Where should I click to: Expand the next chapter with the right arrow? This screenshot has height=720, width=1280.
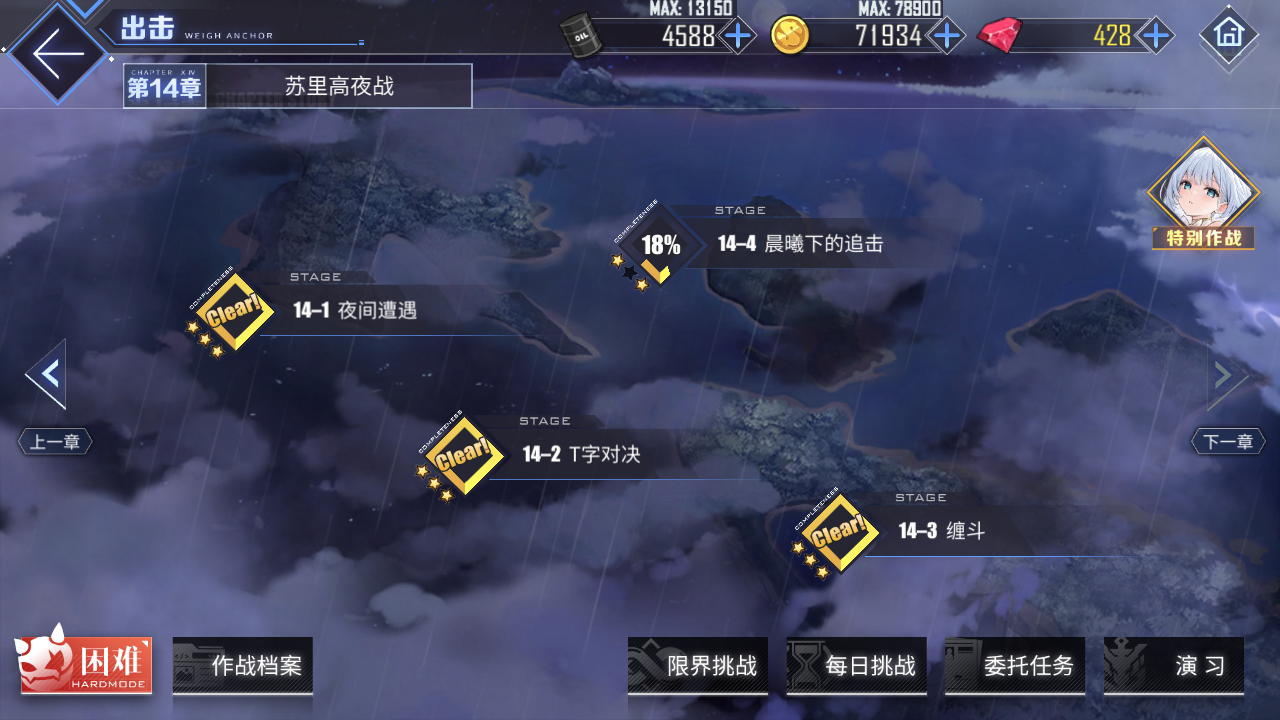coord(1222,373)
